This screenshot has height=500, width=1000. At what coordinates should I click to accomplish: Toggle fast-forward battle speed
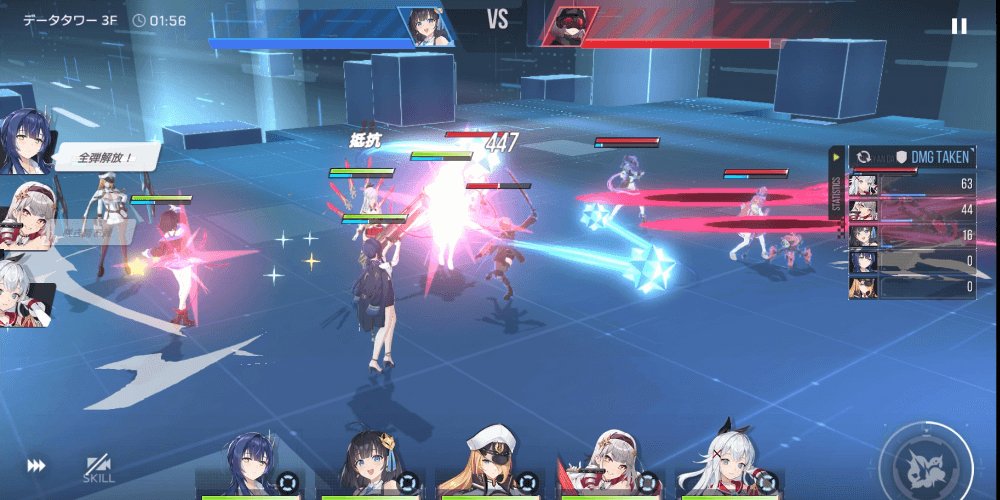(x=36, y=466)
